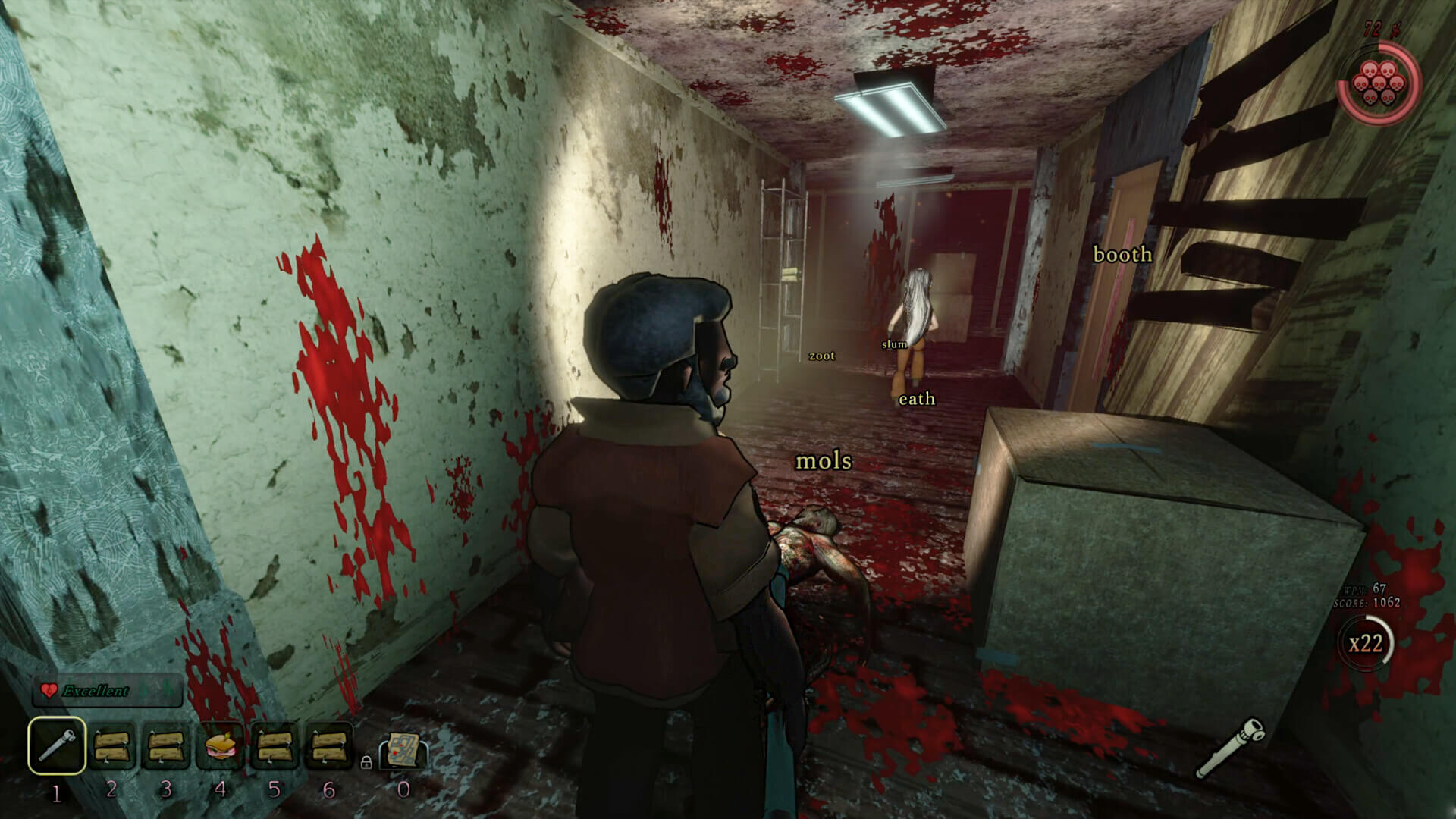The height and width of the screenshot is (819, 1456).
Task: Pick the wooden boards in slot 6
Action: pos(329,746)
